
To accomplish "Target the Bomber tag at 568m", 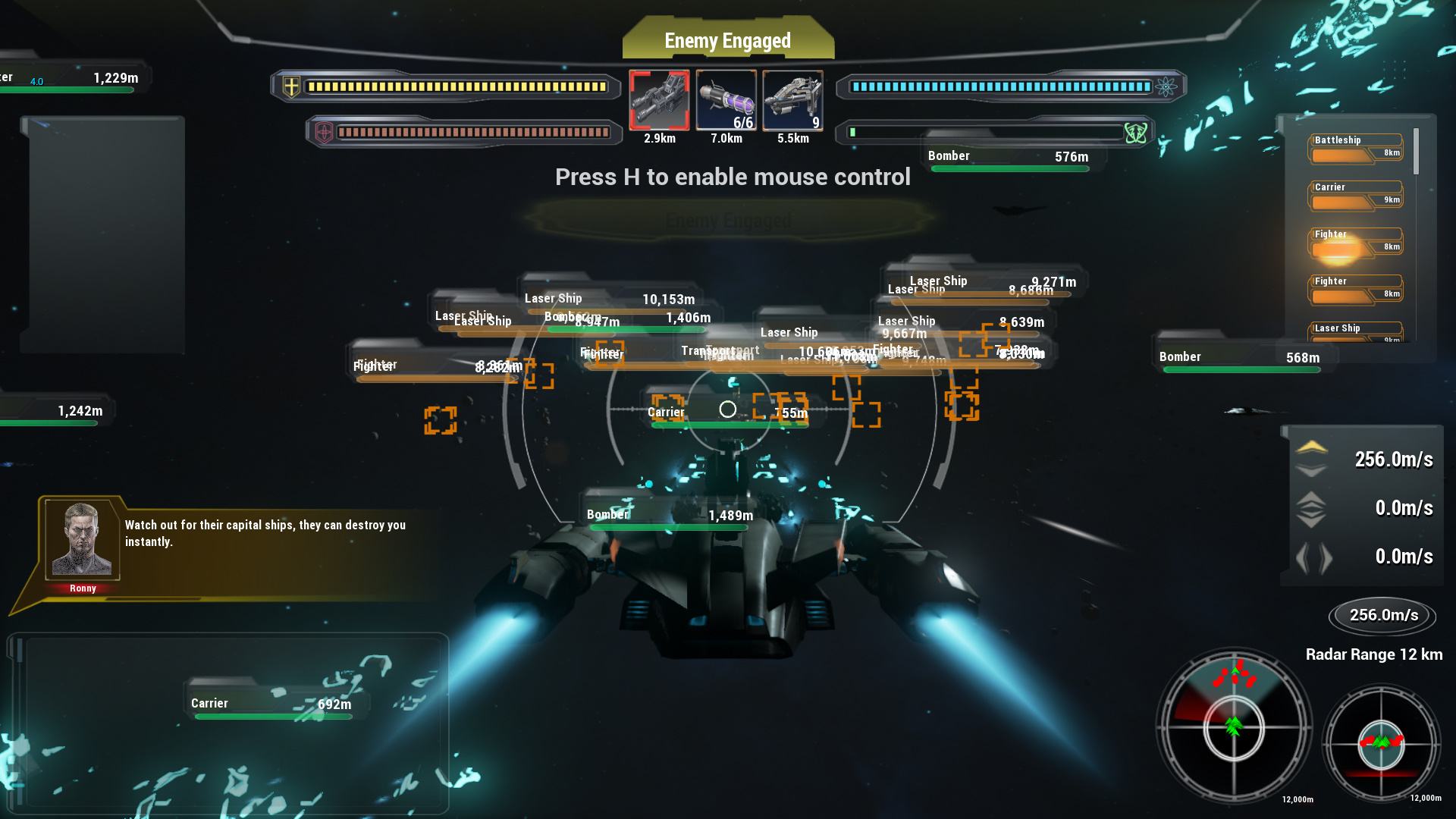I will click(x=1241, y=359).
